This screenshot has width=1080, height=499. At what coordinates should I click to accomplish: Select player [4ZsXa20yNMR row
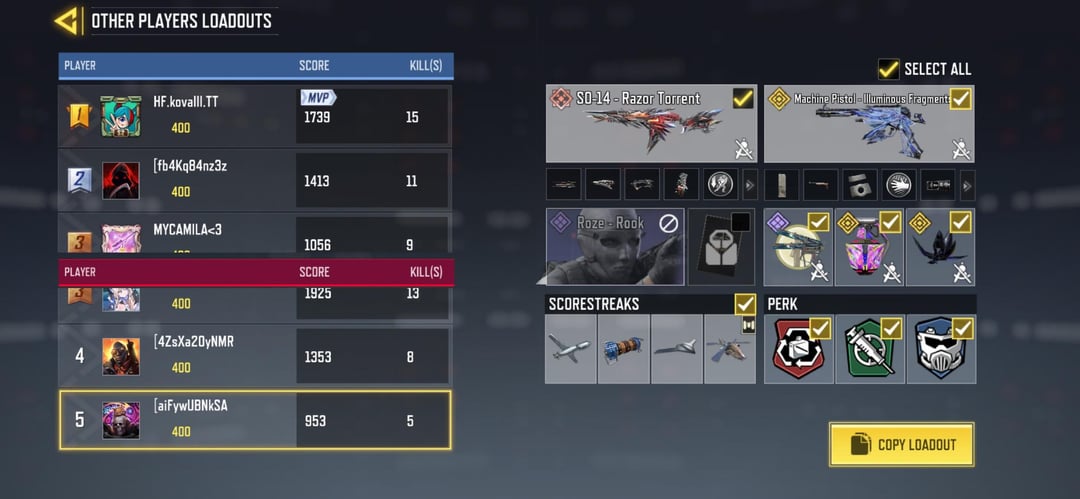pyautogui.click(x=255, y=356)
